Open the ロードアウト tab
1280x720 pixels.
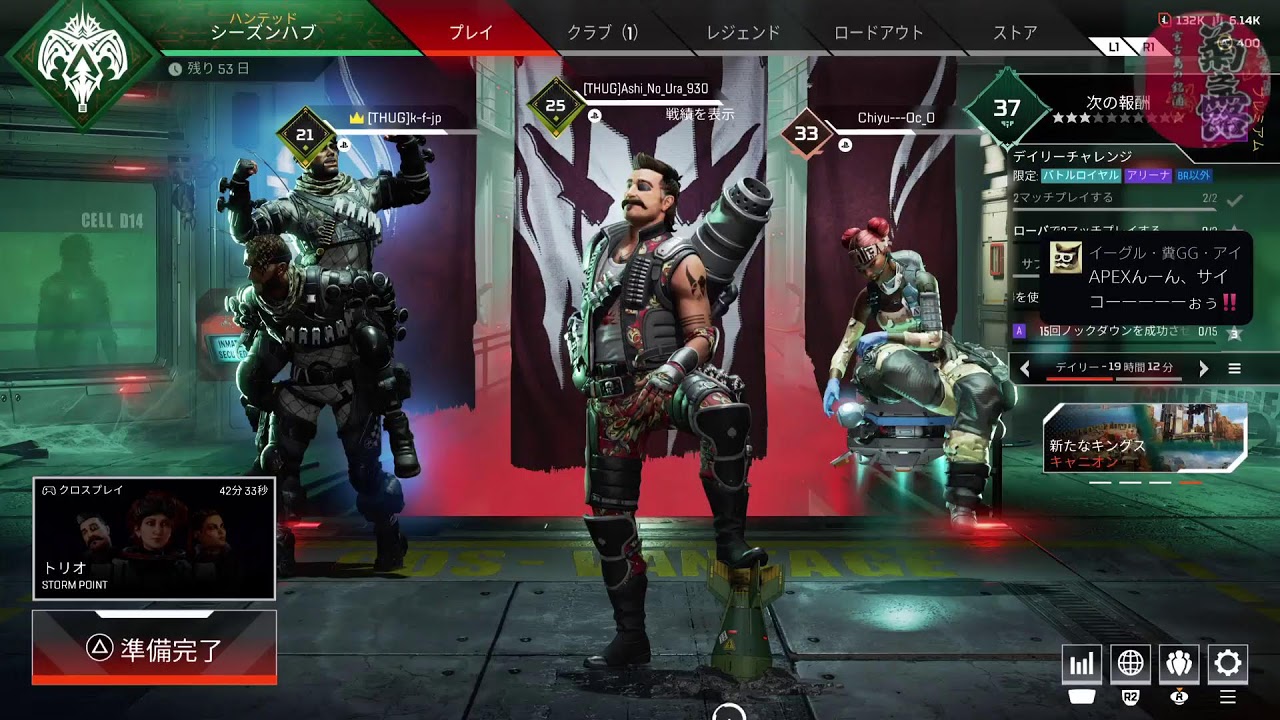[879, 32]
